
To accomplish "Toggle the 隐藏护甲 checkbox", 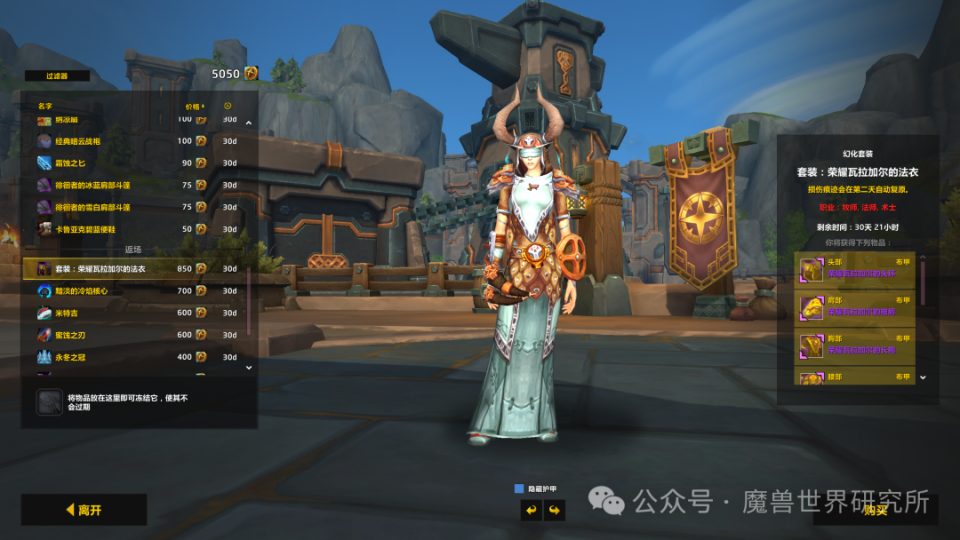I will (520, 489).
